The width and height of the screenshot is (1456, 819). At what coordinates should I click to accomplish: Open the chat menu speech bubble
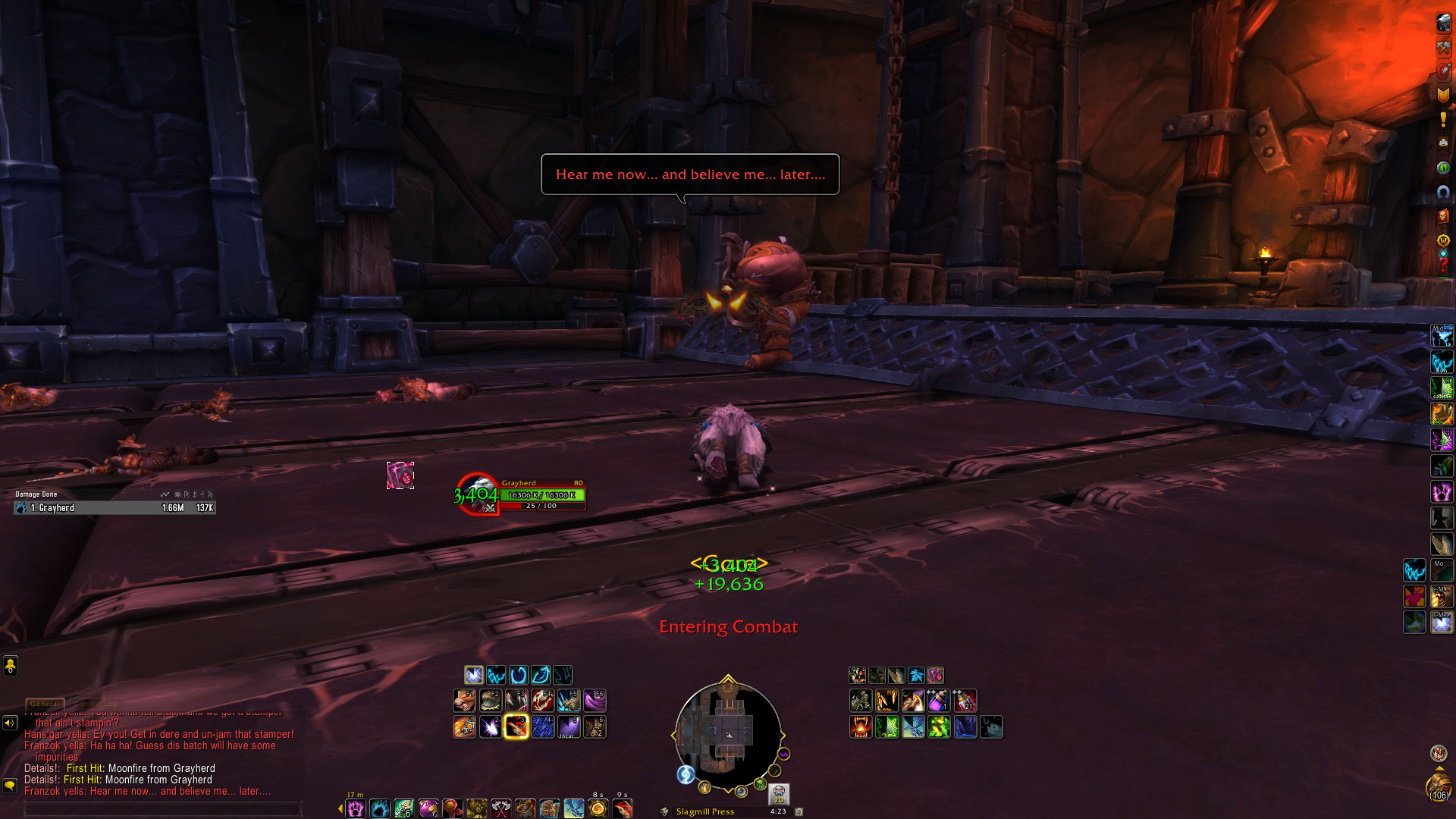coord(10,786)
